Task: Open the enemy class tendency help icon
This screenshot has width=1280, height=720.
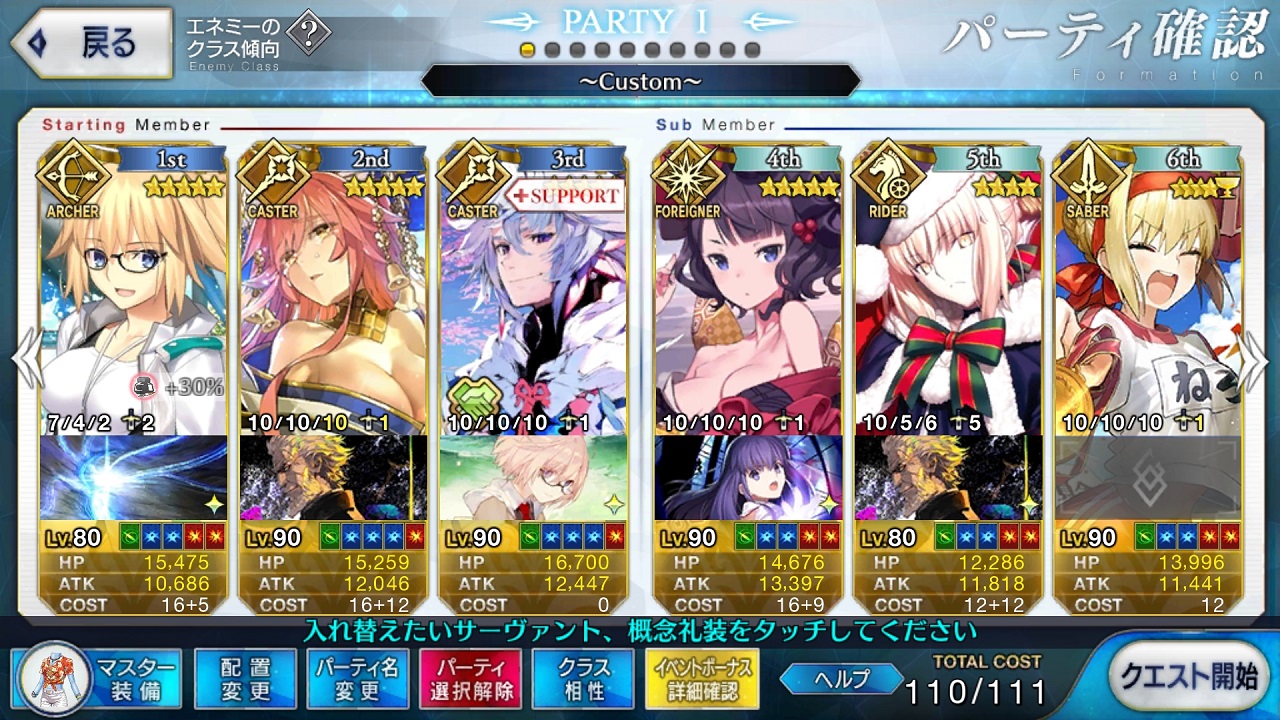Action: coord(311,36)
